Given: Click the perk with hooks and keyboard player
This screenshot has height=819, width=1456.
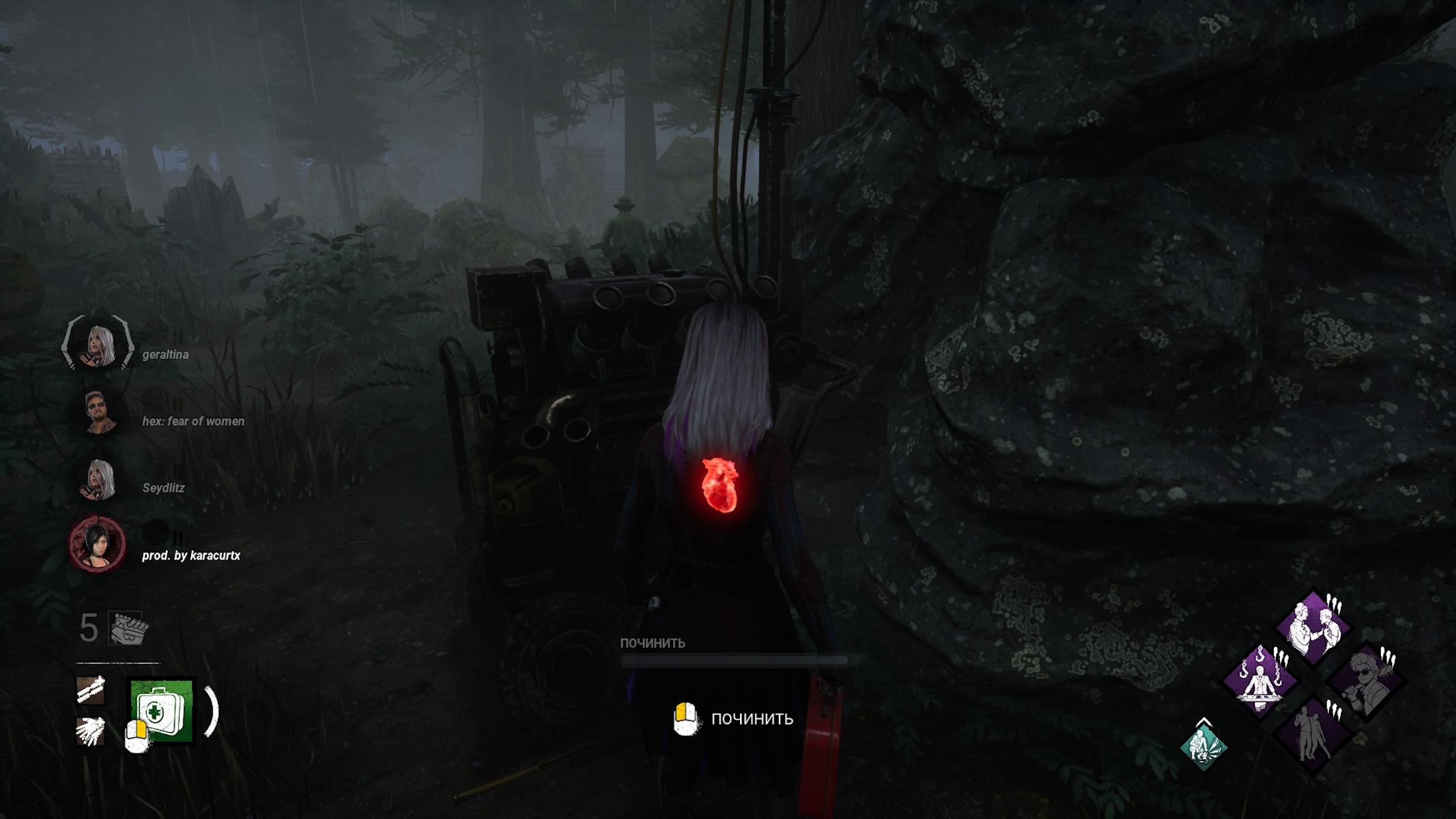Looking at the screenshot, I should [1260, 681].
